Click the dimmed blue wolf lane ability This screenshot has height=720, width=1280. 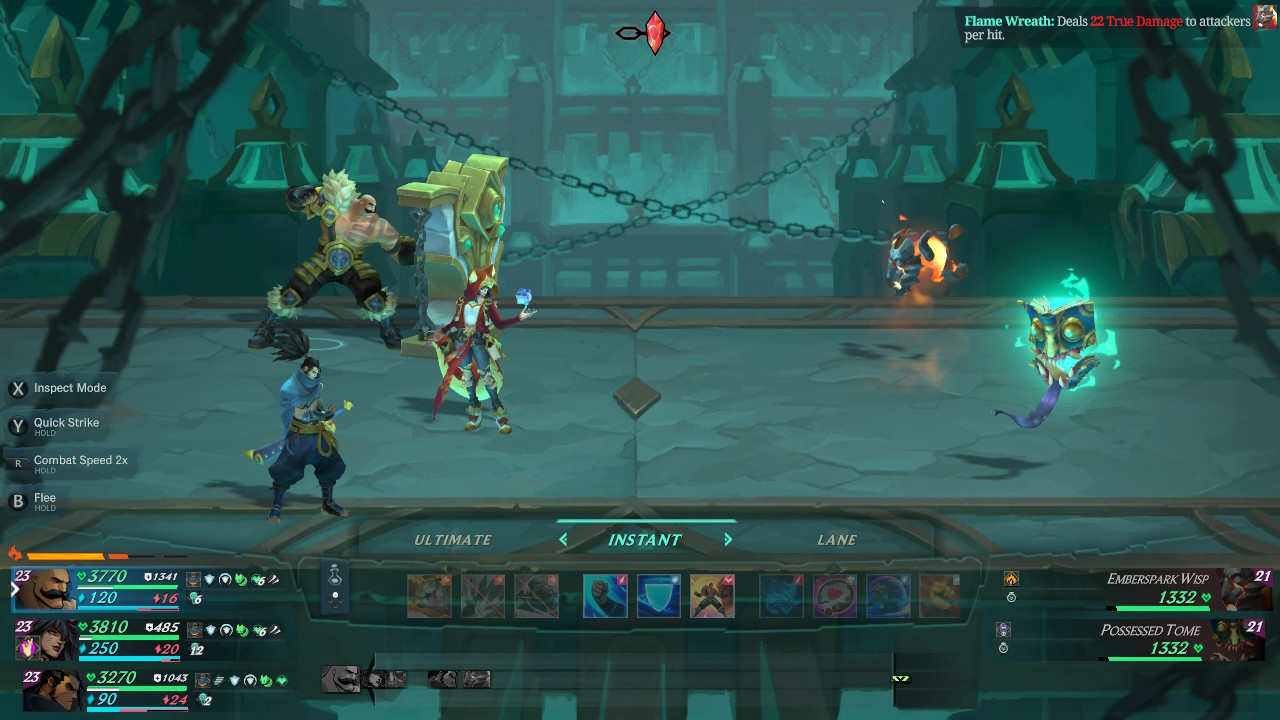coord(781,596)
